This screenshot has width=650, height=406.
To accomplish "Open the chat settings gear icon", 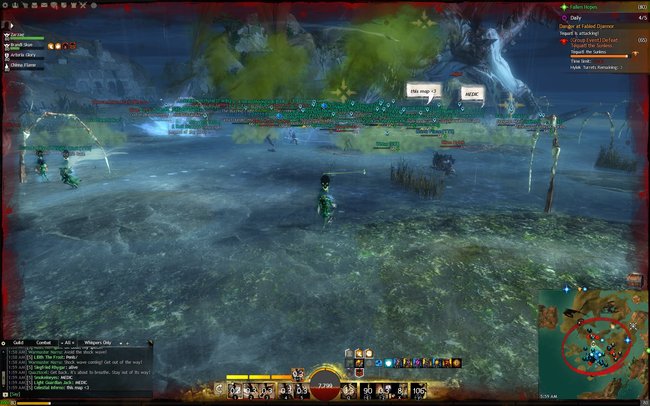I will click(x=5, y=342).
